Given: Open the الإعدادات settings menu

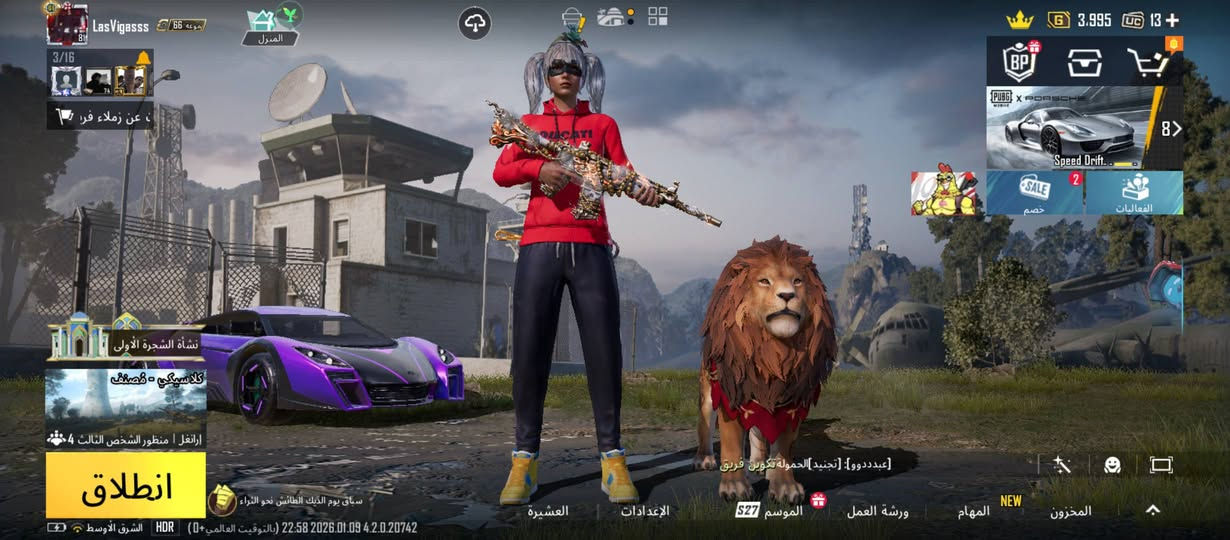Looking at the screenshot, I should pyautogui.click(x=645, y=511).
